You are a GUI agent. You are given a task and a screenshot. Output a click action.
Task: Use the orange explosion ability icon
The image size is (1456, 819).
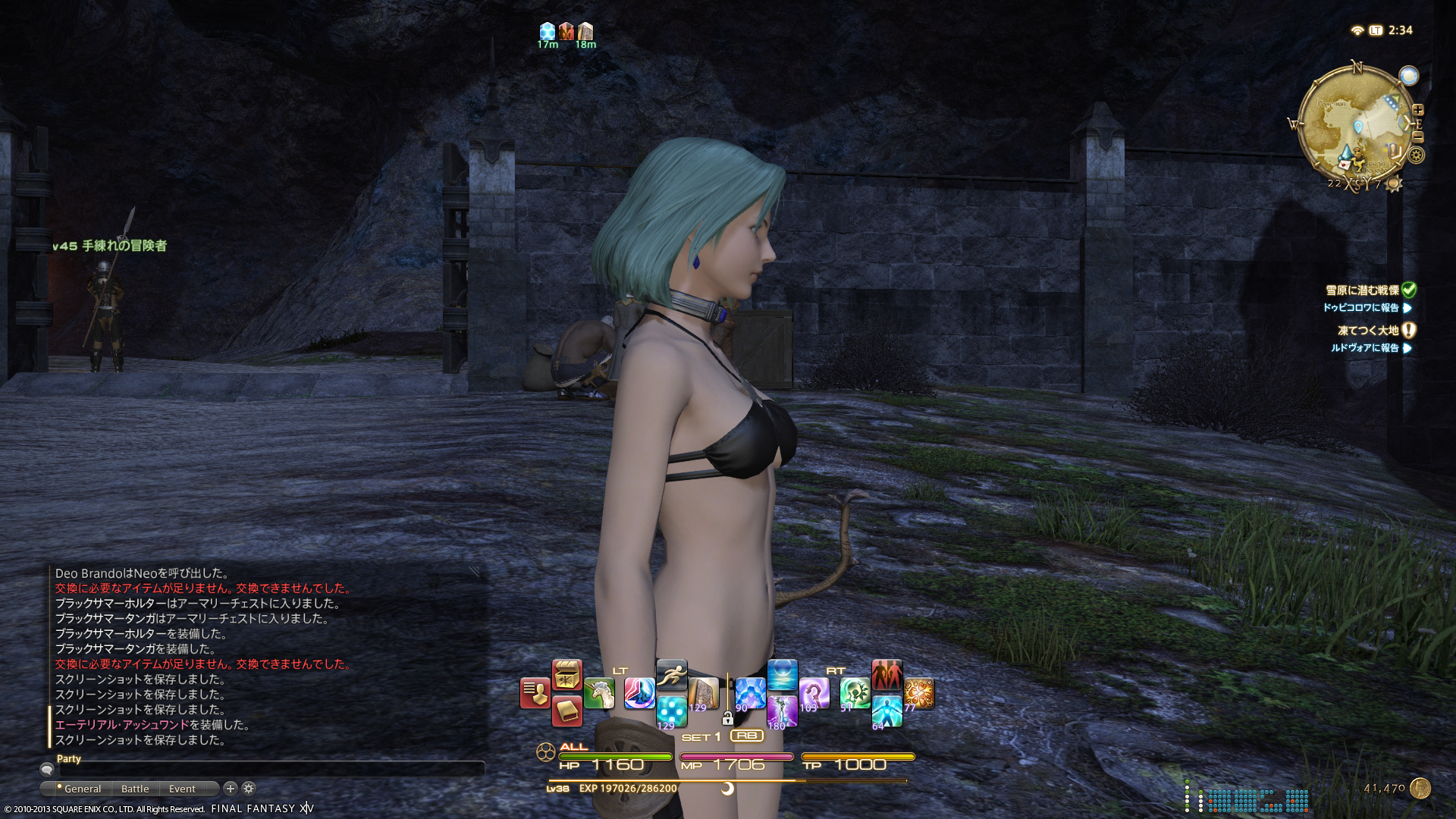point(918,693)
